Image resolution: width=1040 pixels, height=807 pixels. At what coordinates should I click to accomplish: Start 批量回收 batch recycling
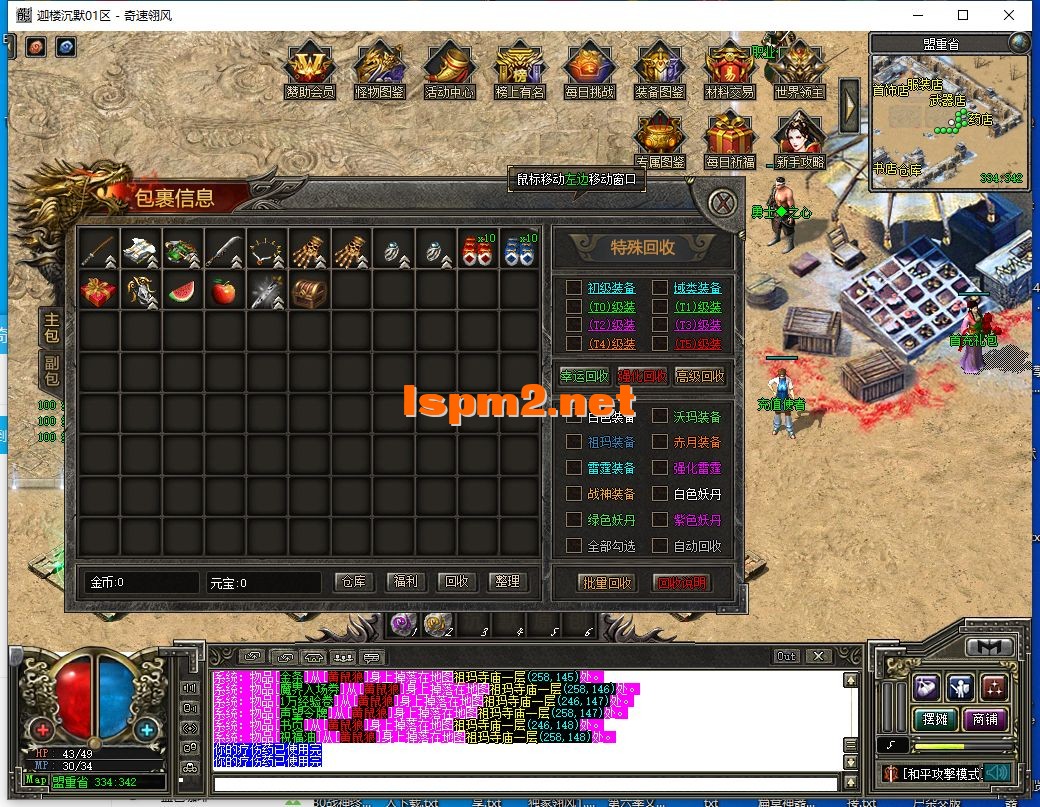click(606, 583)
